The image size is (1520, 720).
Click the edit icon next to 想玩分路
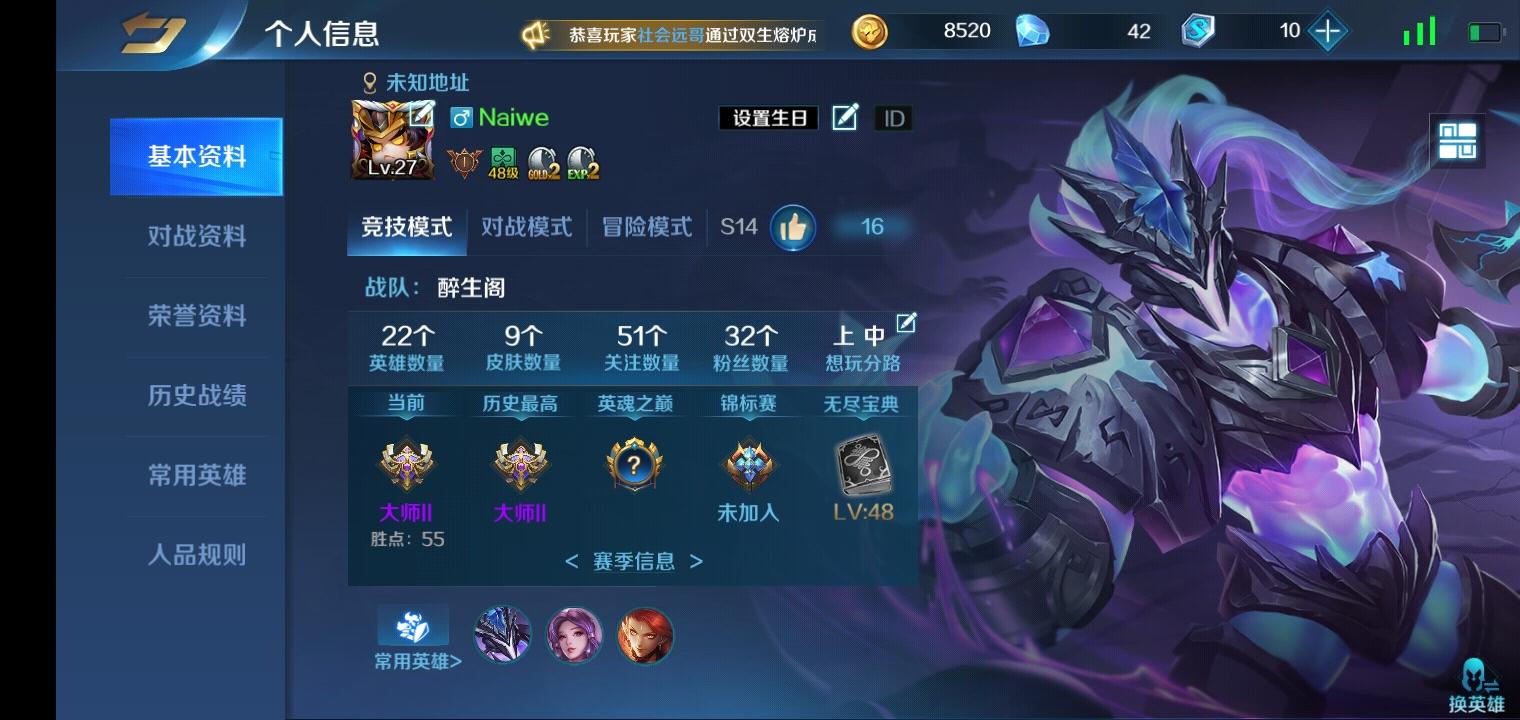(x=907, y=322)
